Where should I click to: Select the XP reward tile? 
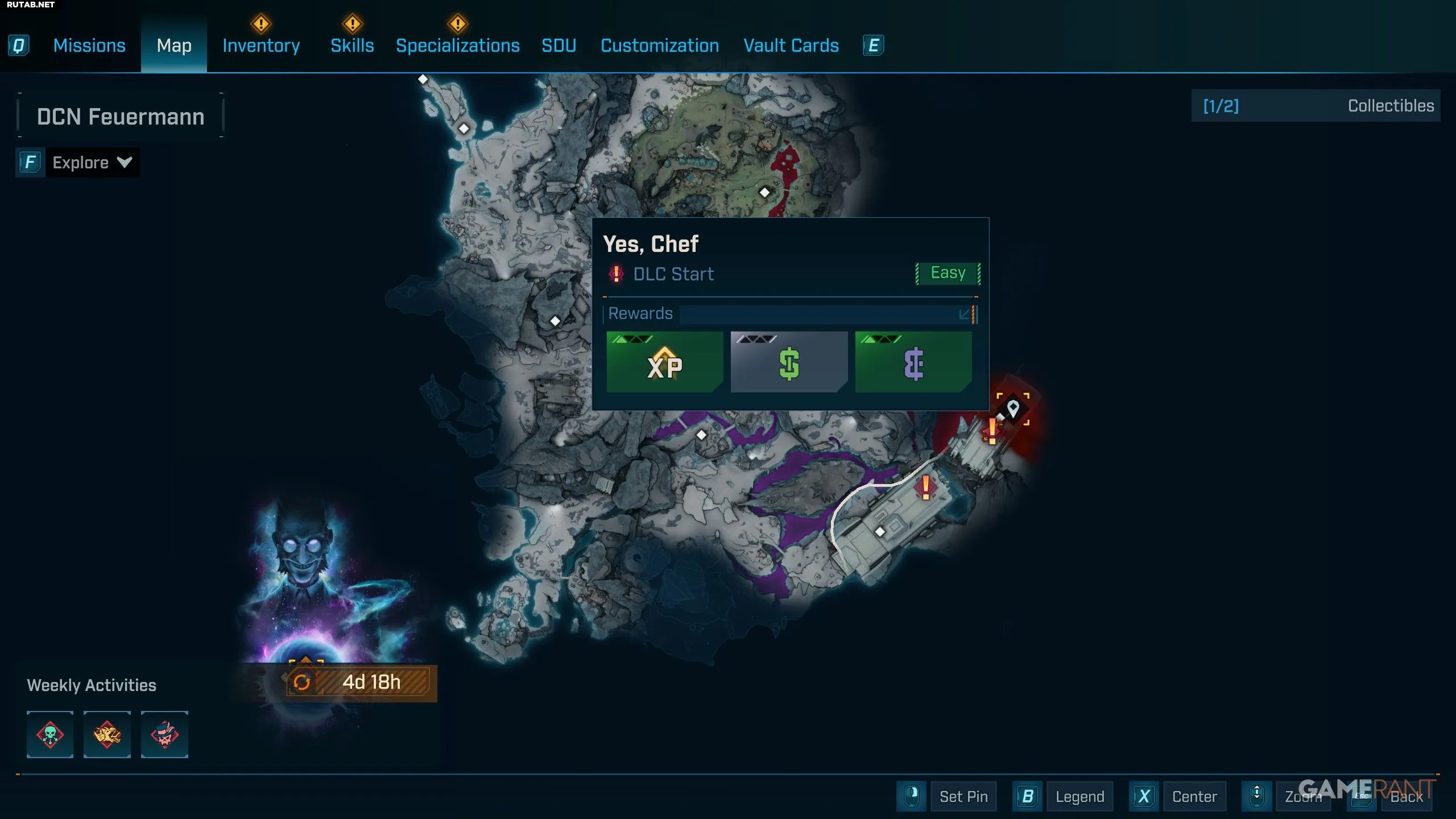tap(664, 362)
